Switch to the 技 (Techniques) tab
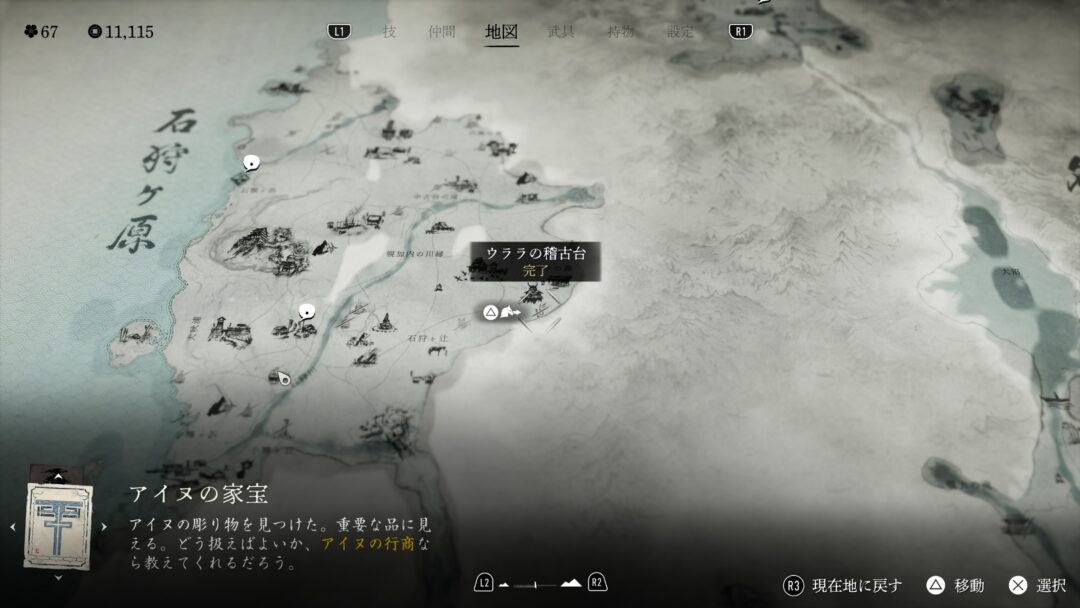 pyautogui.click(x=389, y=31)
